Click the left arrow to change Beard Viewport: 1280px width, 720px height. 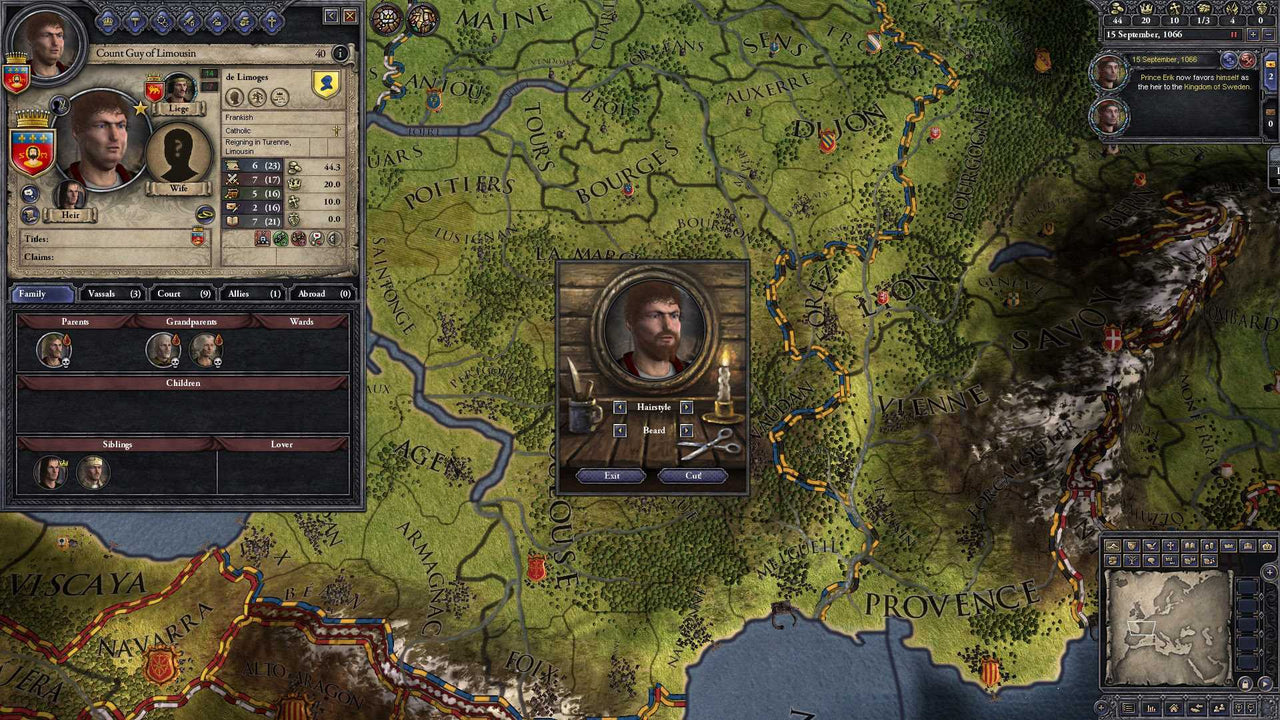(x=621, y=430)
